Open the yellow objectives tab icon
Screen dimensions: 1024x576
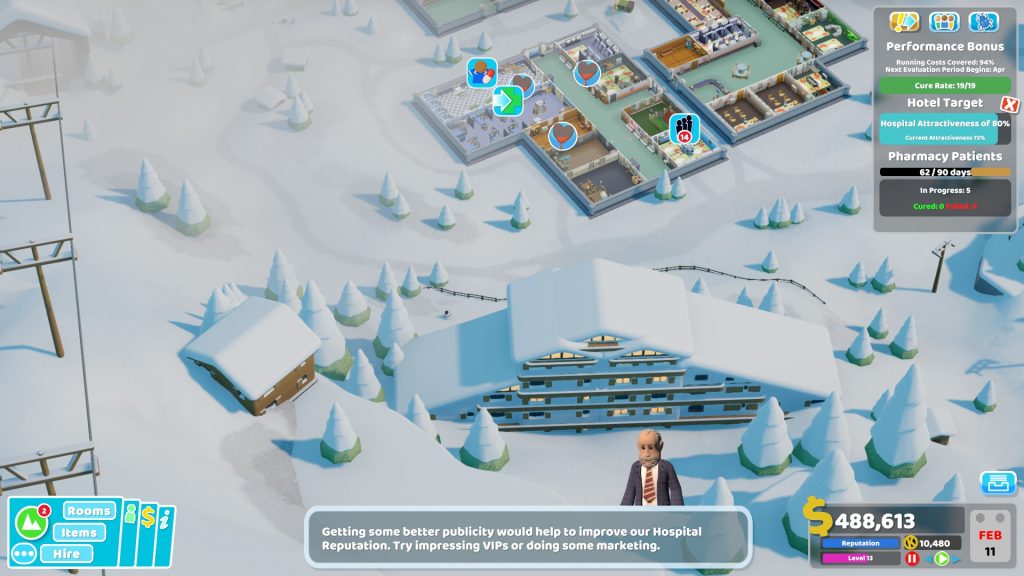point(904,22)
